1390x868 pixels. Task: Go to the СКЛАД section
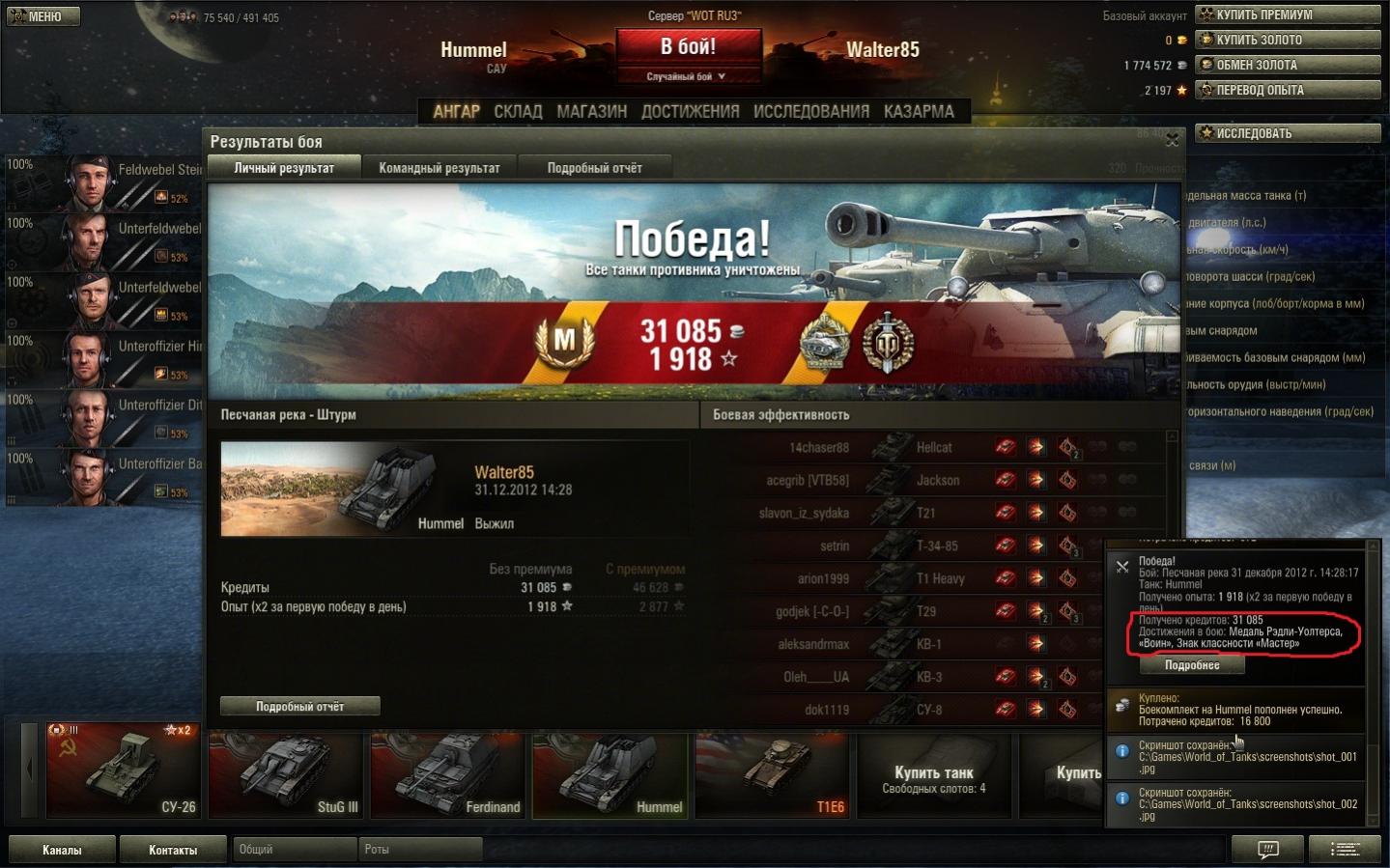(518, 111)
